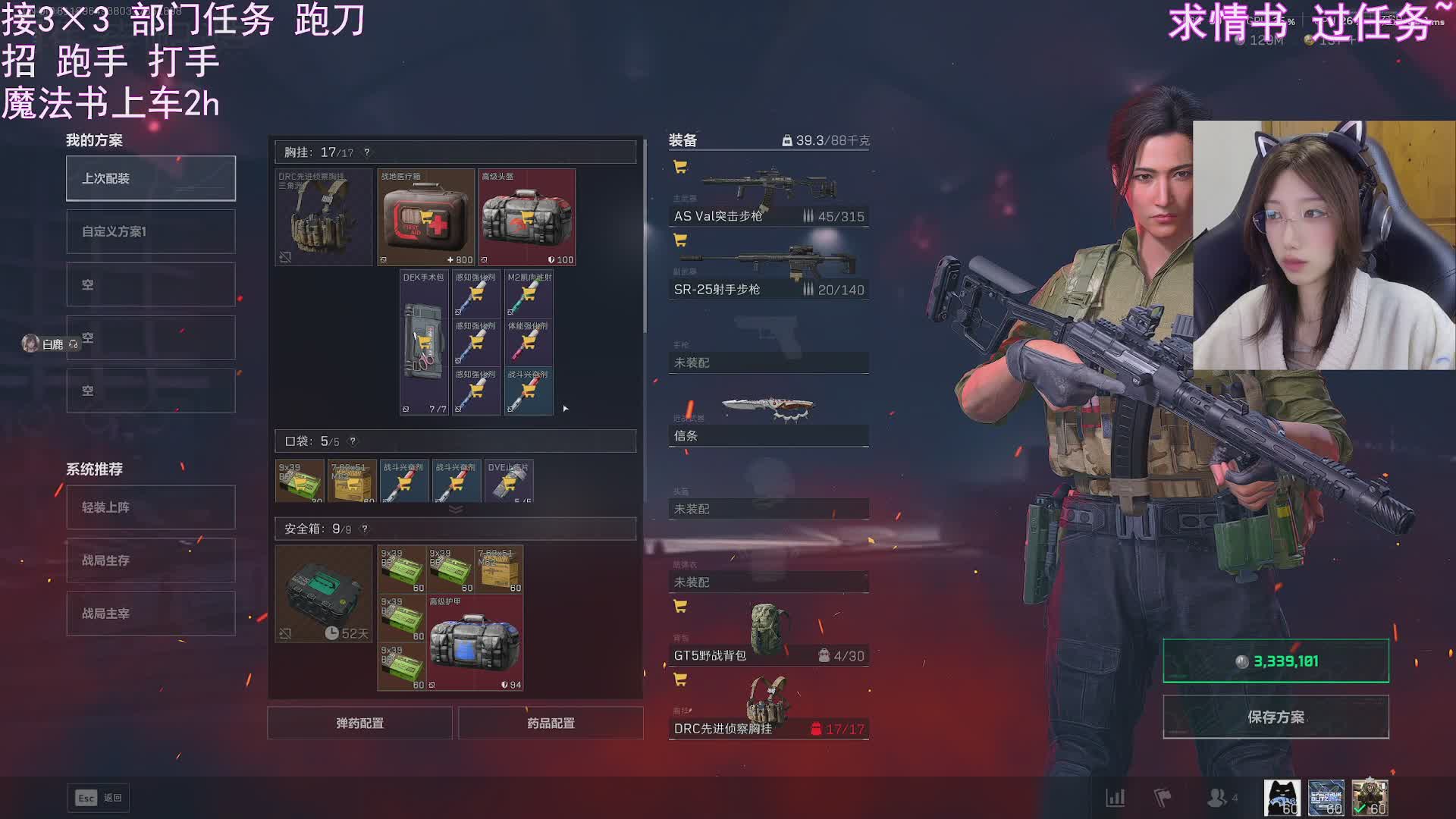Select the 战局生存 recommended loadout
The height and width of the screenshot is (819, 1456).
[151, 560]
